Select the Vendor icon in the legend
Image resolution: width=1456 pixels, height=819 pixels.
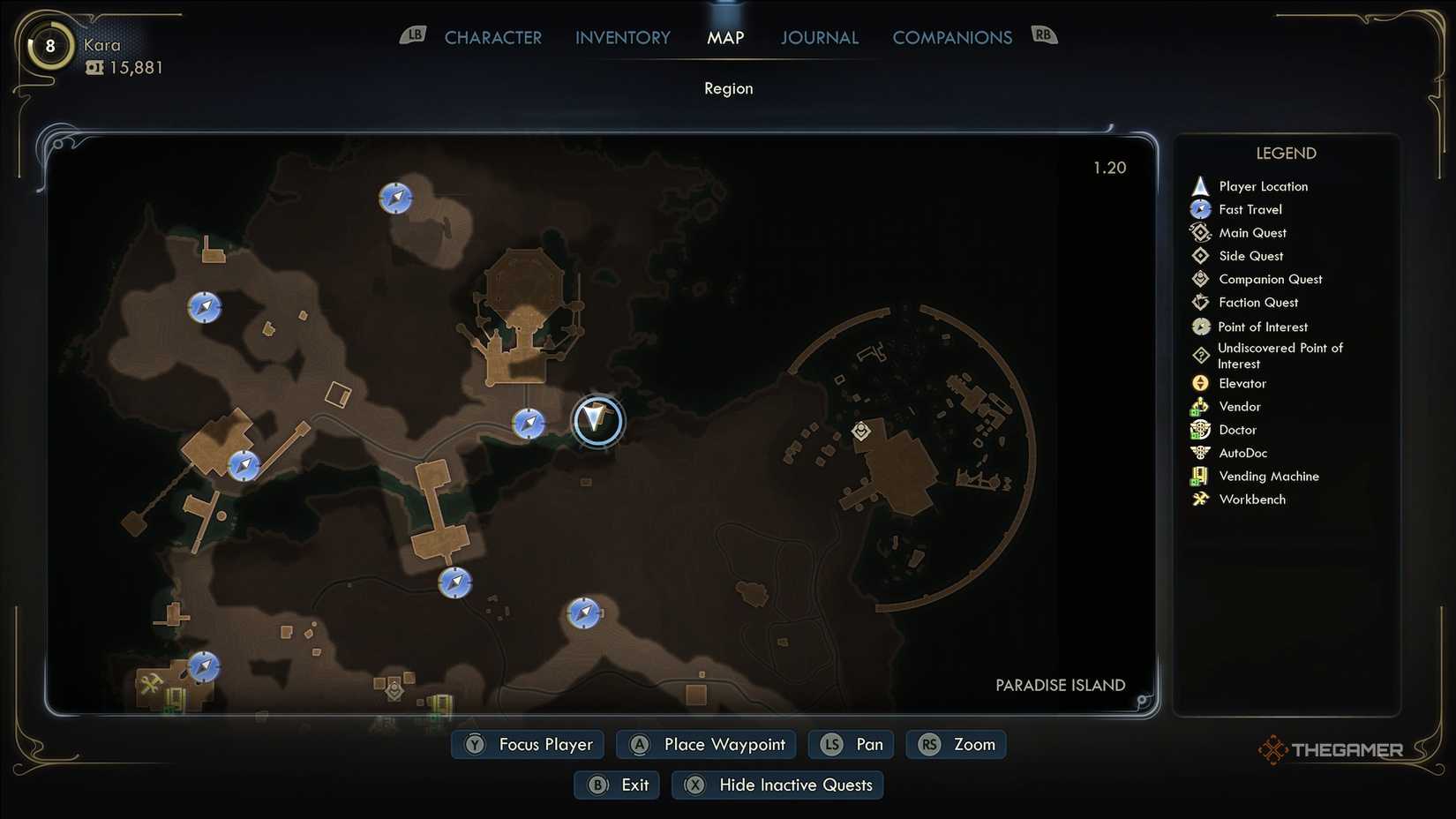click(1200, 406)
